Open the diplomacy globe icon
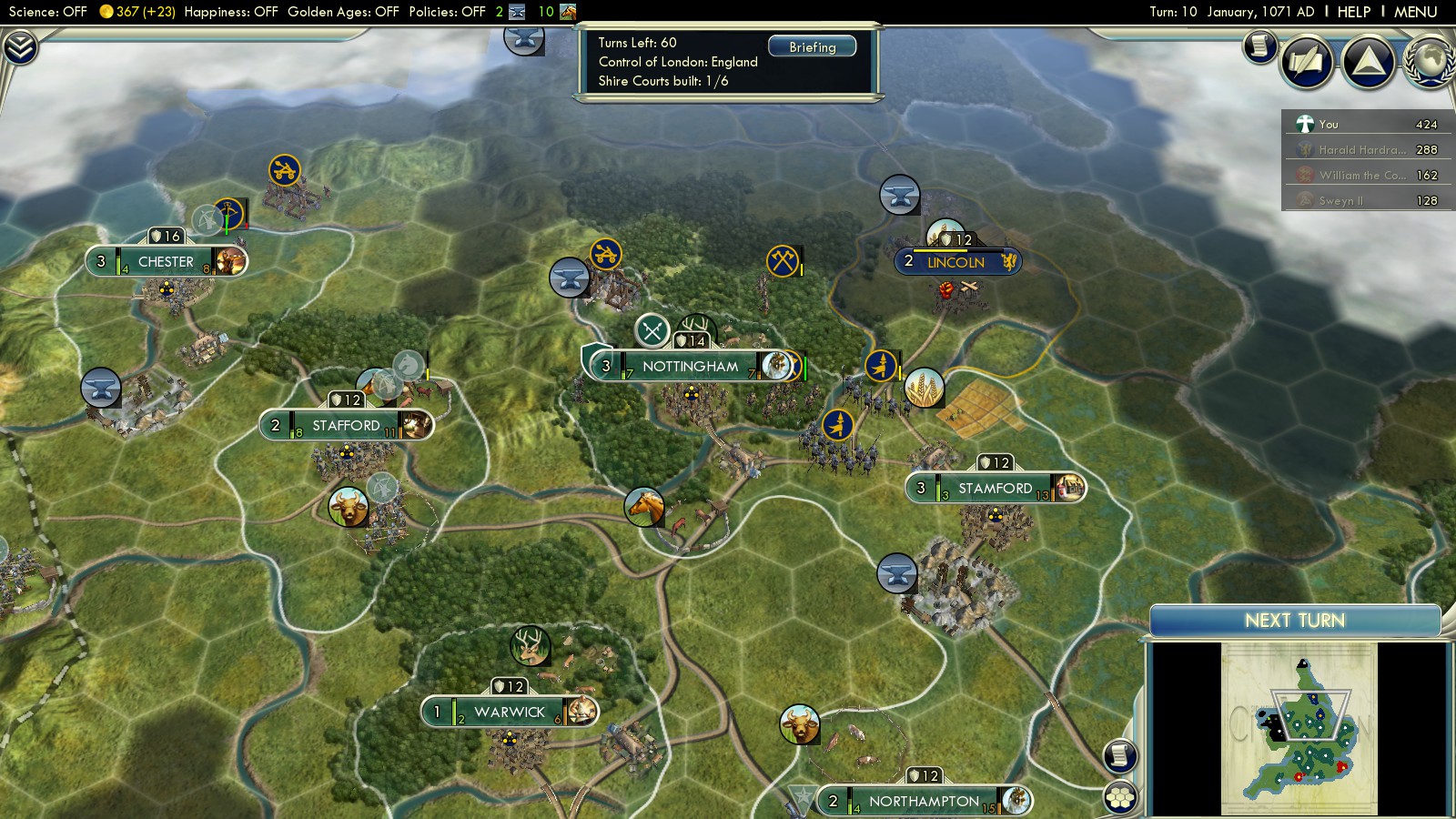The image size is (1456, 819). pyautogui.click(x=1431, y=62)
